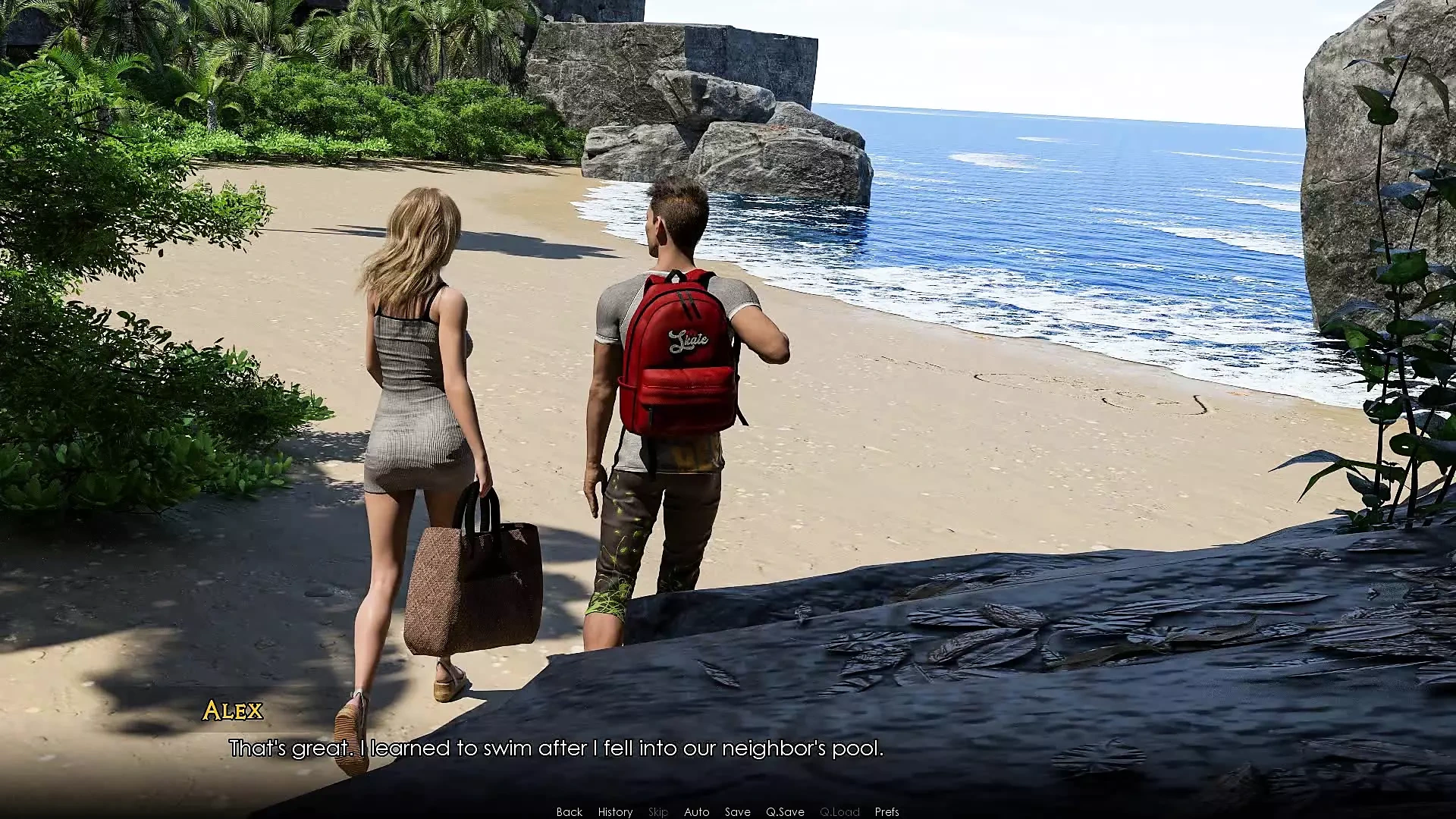This screenshot has height=819, width=1456.
Task: Enable Auto-advance dialogue
Action: 697,811
